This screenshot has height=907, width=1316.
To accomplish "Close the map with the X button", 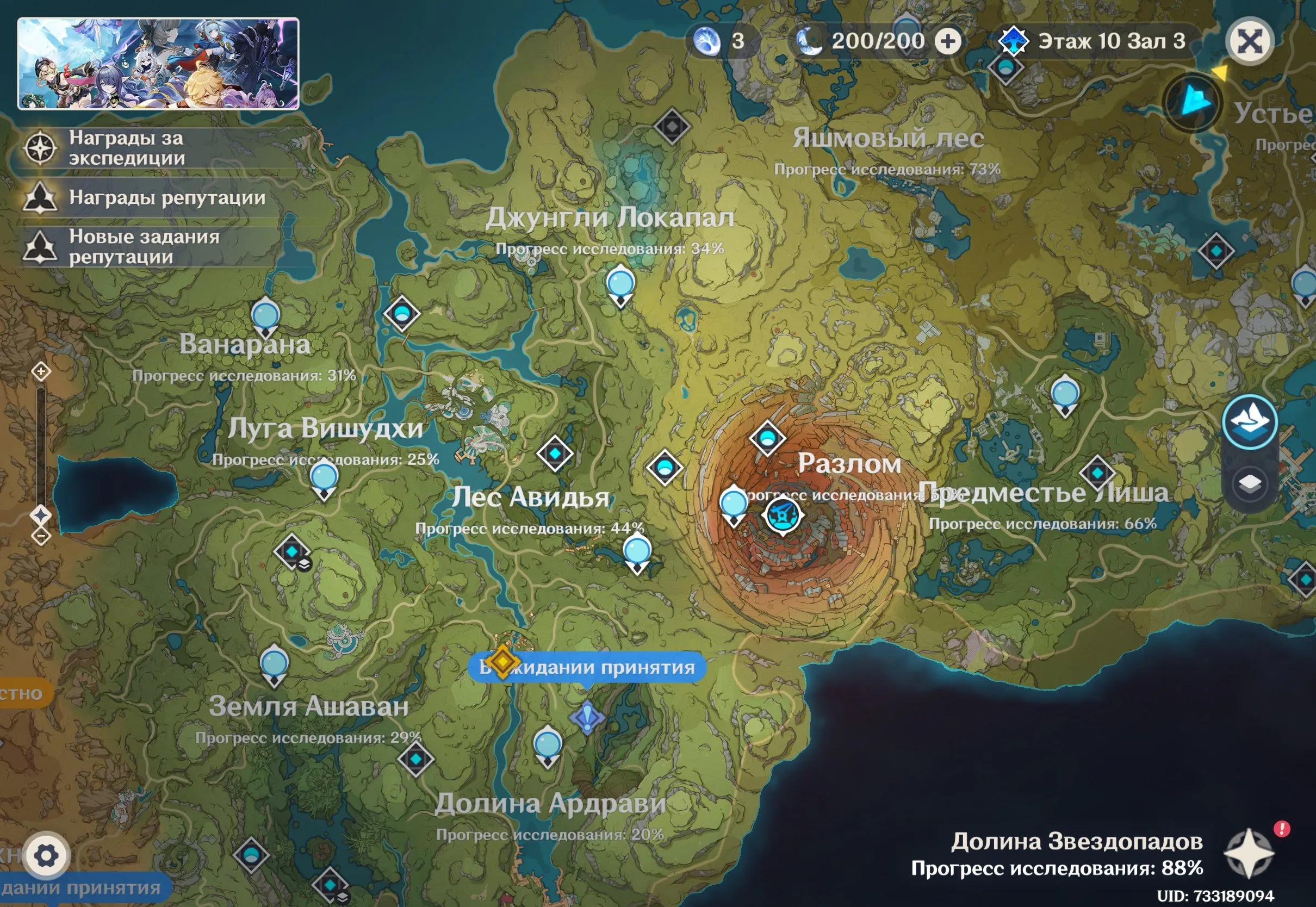I will tap(1250, 41).
